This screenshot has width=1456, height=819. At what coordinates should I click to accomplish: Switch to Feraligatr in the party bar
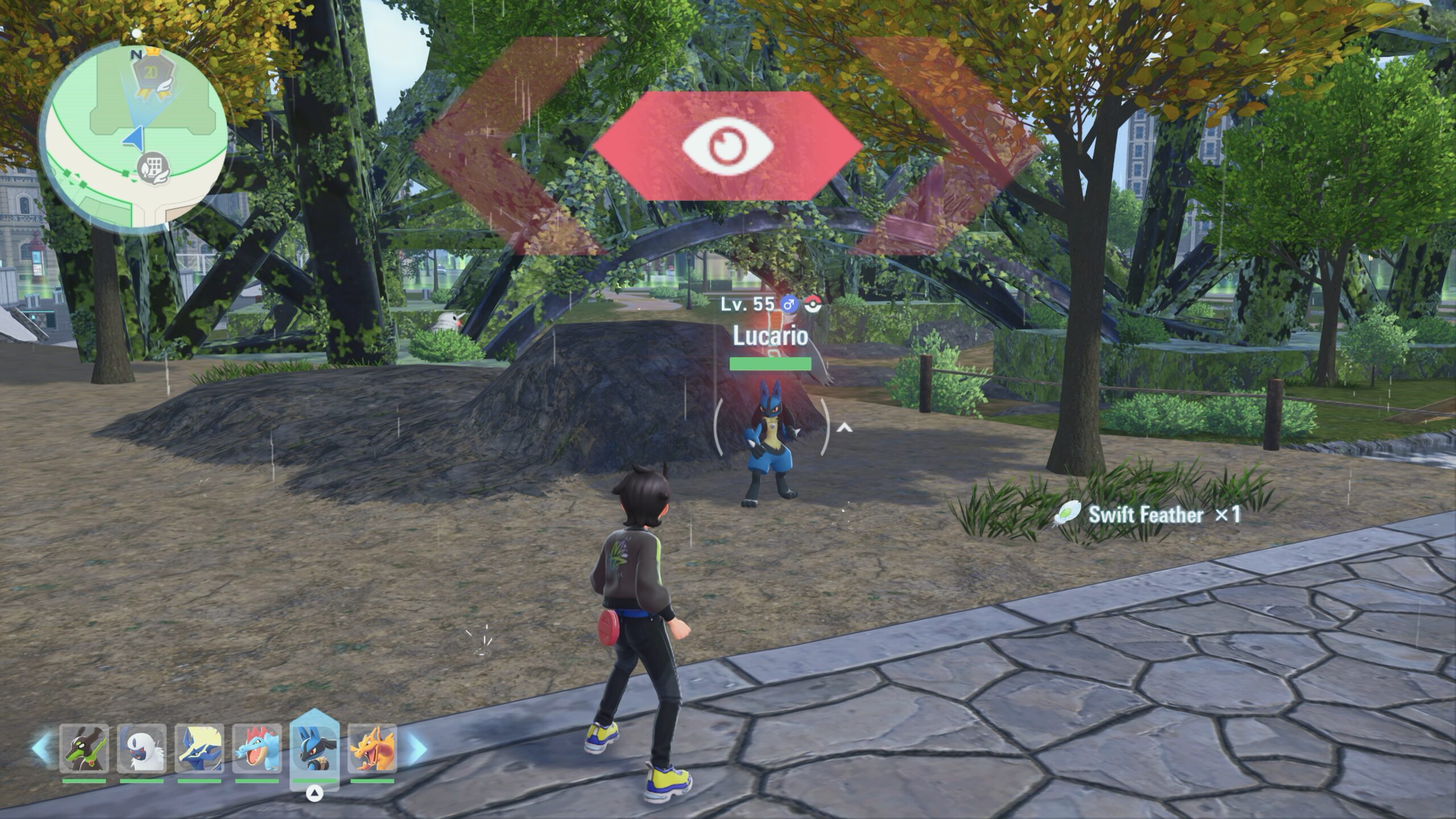coord(257,748)
